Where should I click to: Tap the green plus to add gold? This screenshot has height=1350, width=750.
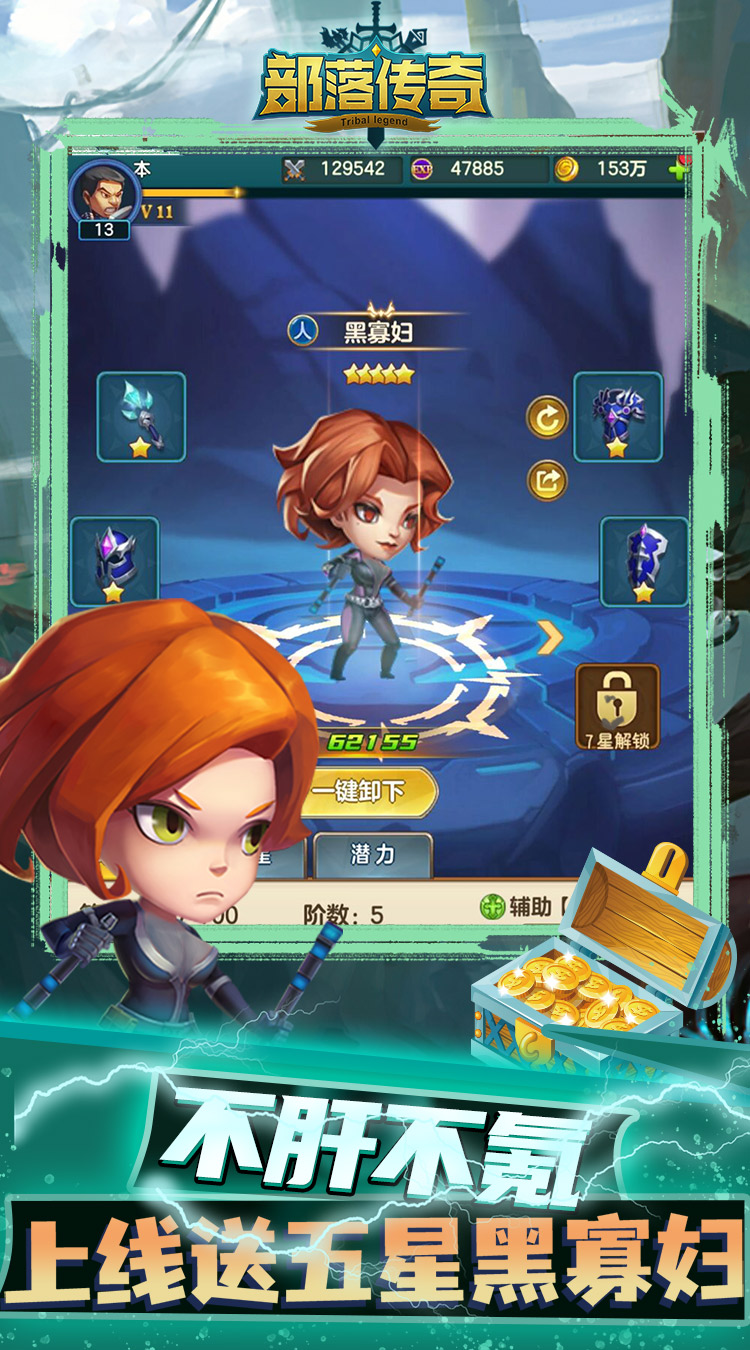(679, 169)
